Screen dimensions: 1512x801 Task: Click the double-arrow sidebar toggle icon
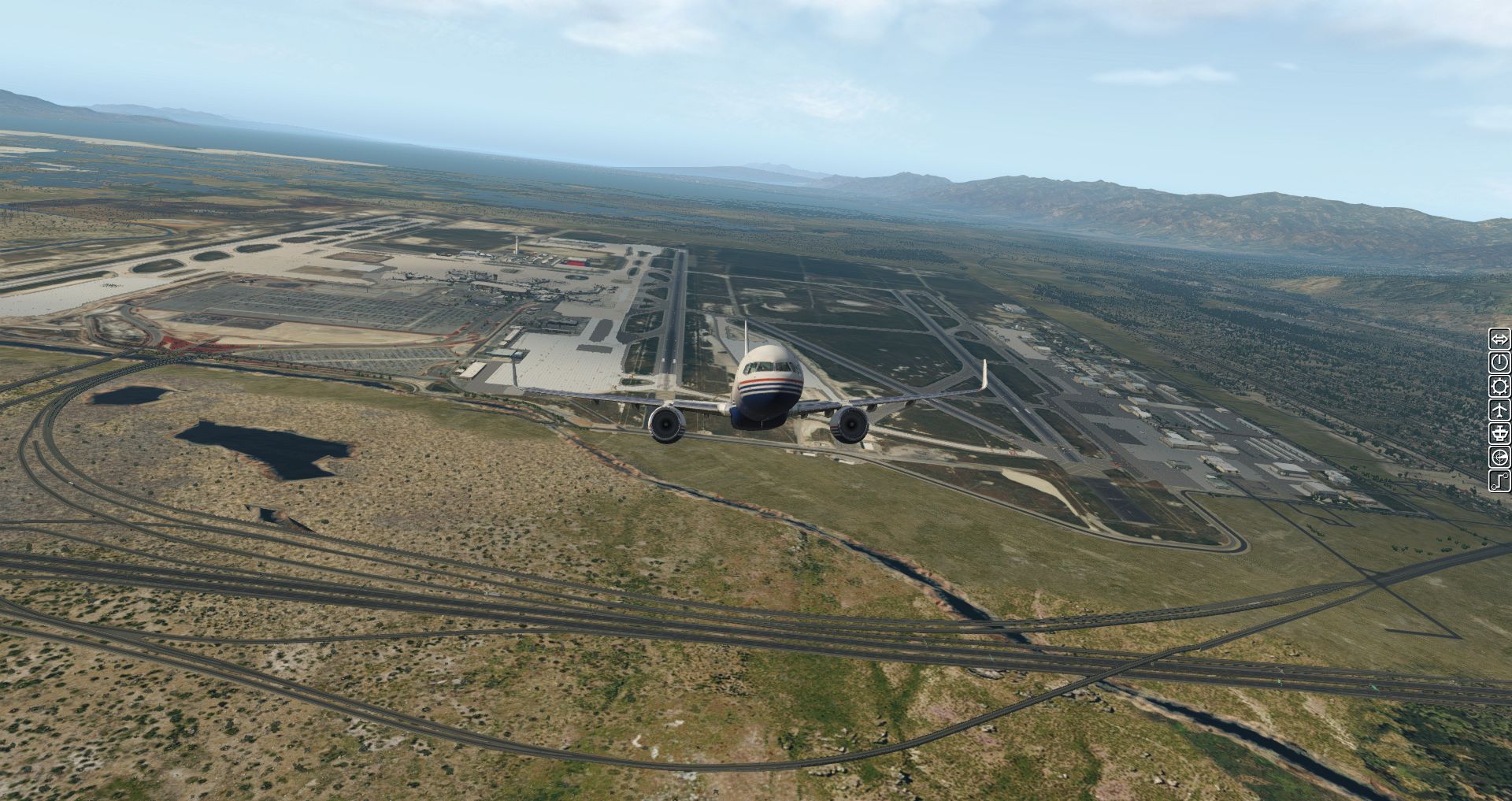point(1499,339)
